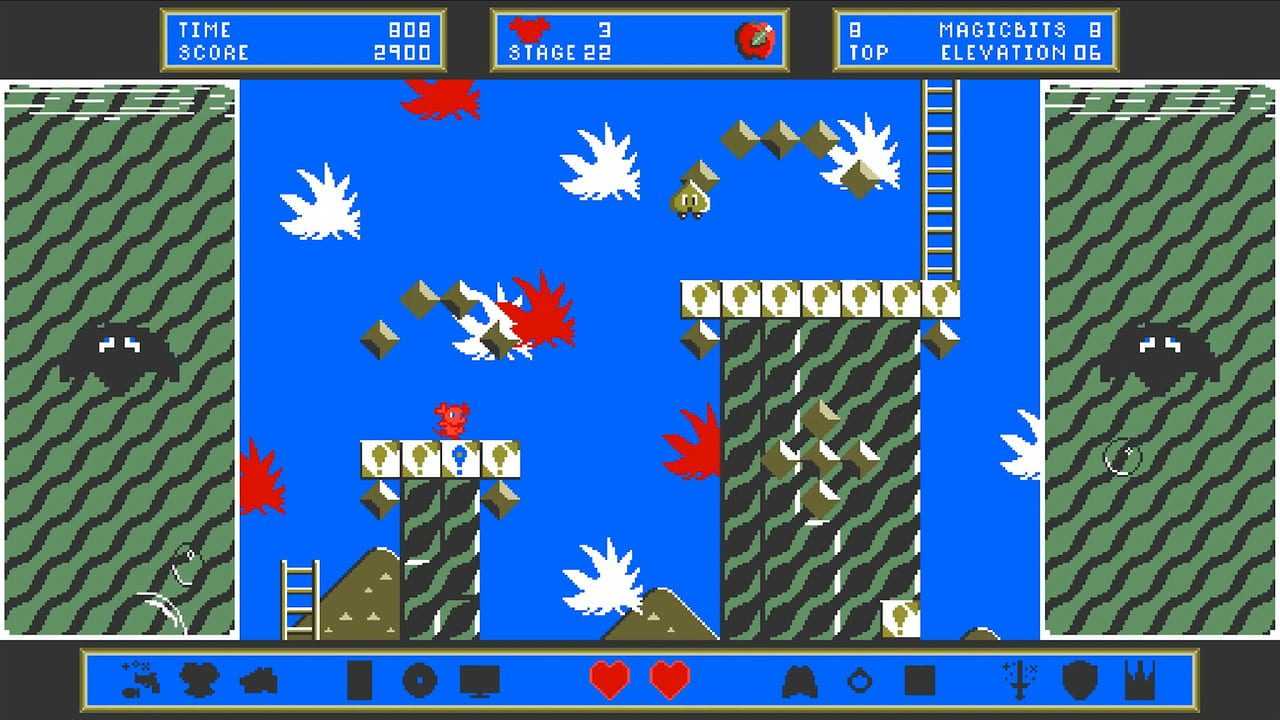Select the ring silhouette slot
Screen dimensions: 1280x720
pyautogui.click(x=859, y=682)
